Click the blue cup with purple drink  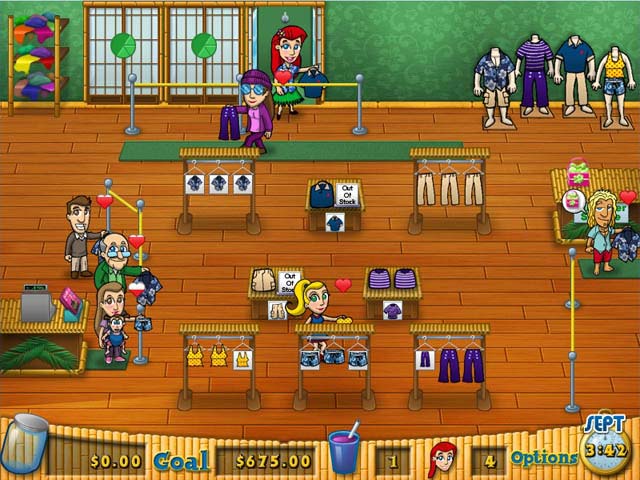(x=344, y=451)
